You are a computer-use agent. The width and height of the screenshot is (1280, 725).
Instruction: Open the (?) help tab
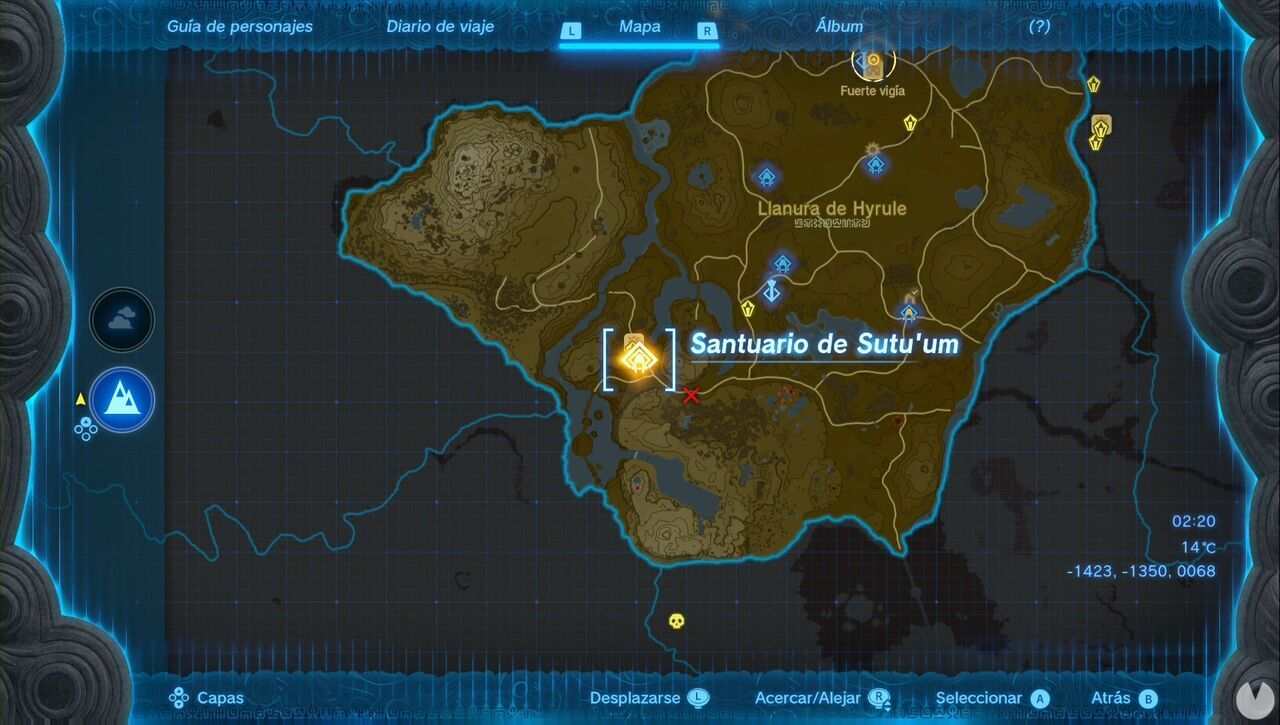point(1038,26)
